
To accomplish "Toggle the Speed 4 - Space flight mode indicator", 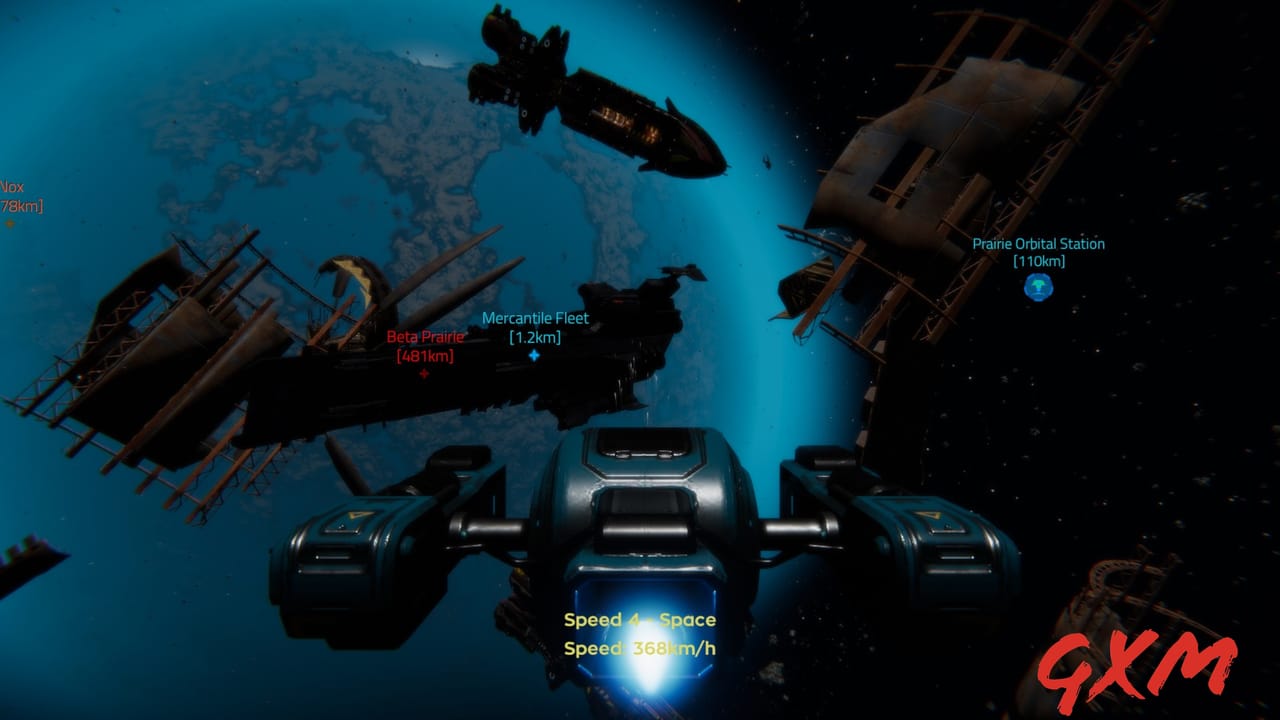I will (x=642, y=620).
